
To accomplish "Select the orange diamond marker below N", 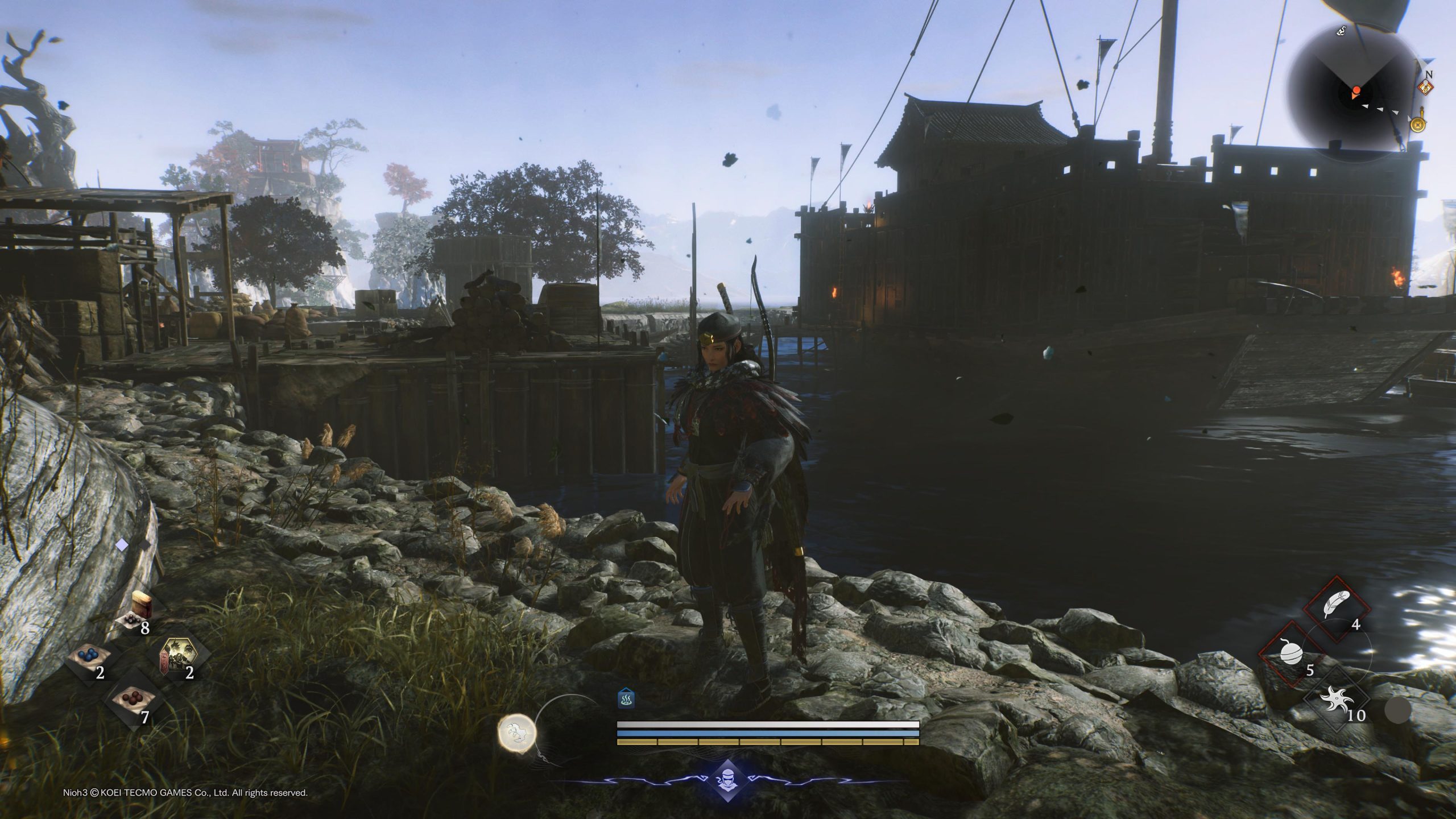I will (1426, 88).
